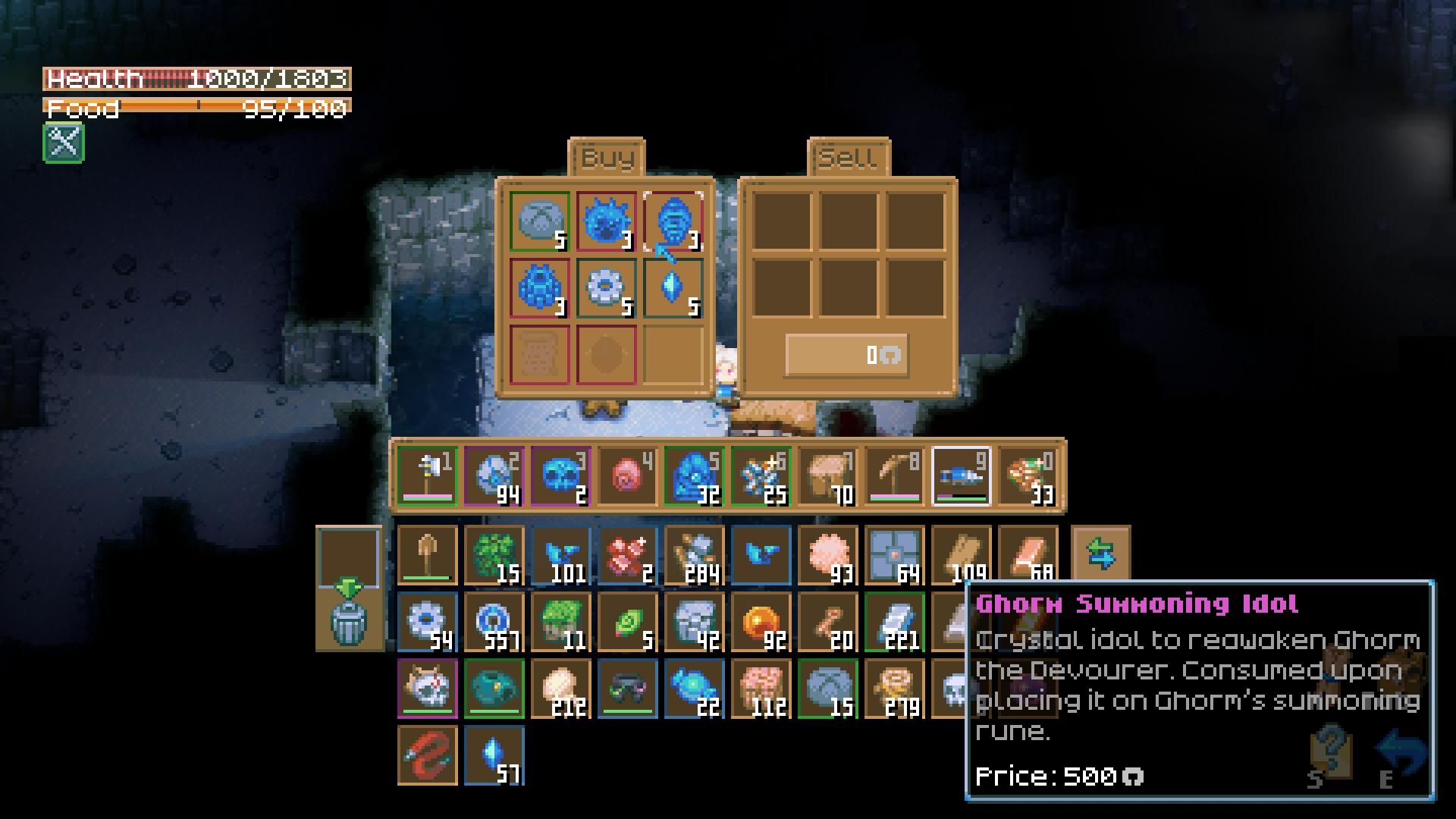Select the orange orb stack of 92
Screen dimensions: 1456x819
[x=761, y=622]
